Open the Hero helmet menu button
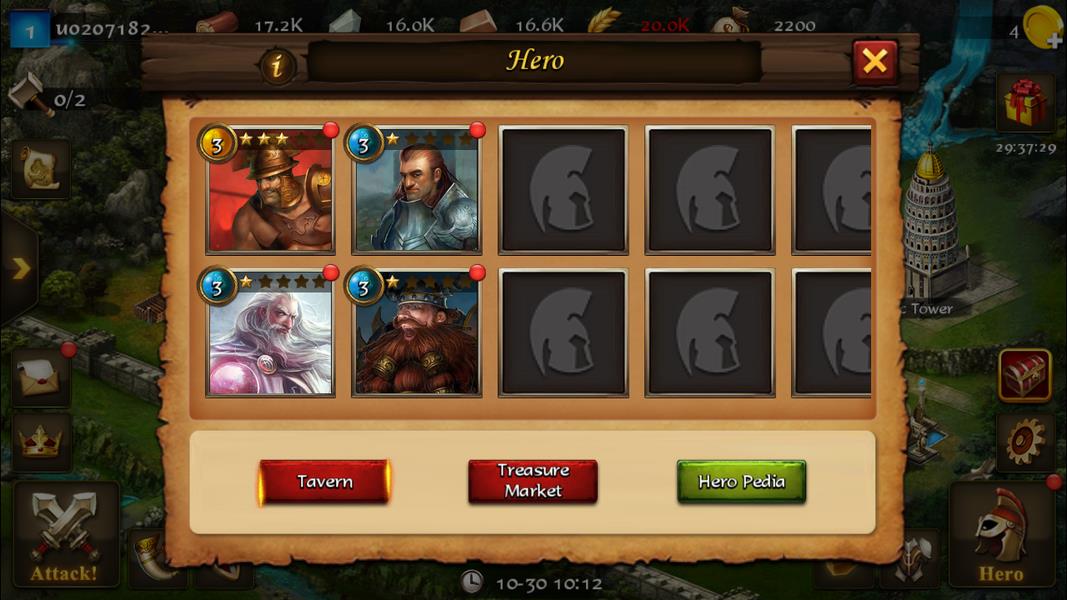 click(1000, 535)
